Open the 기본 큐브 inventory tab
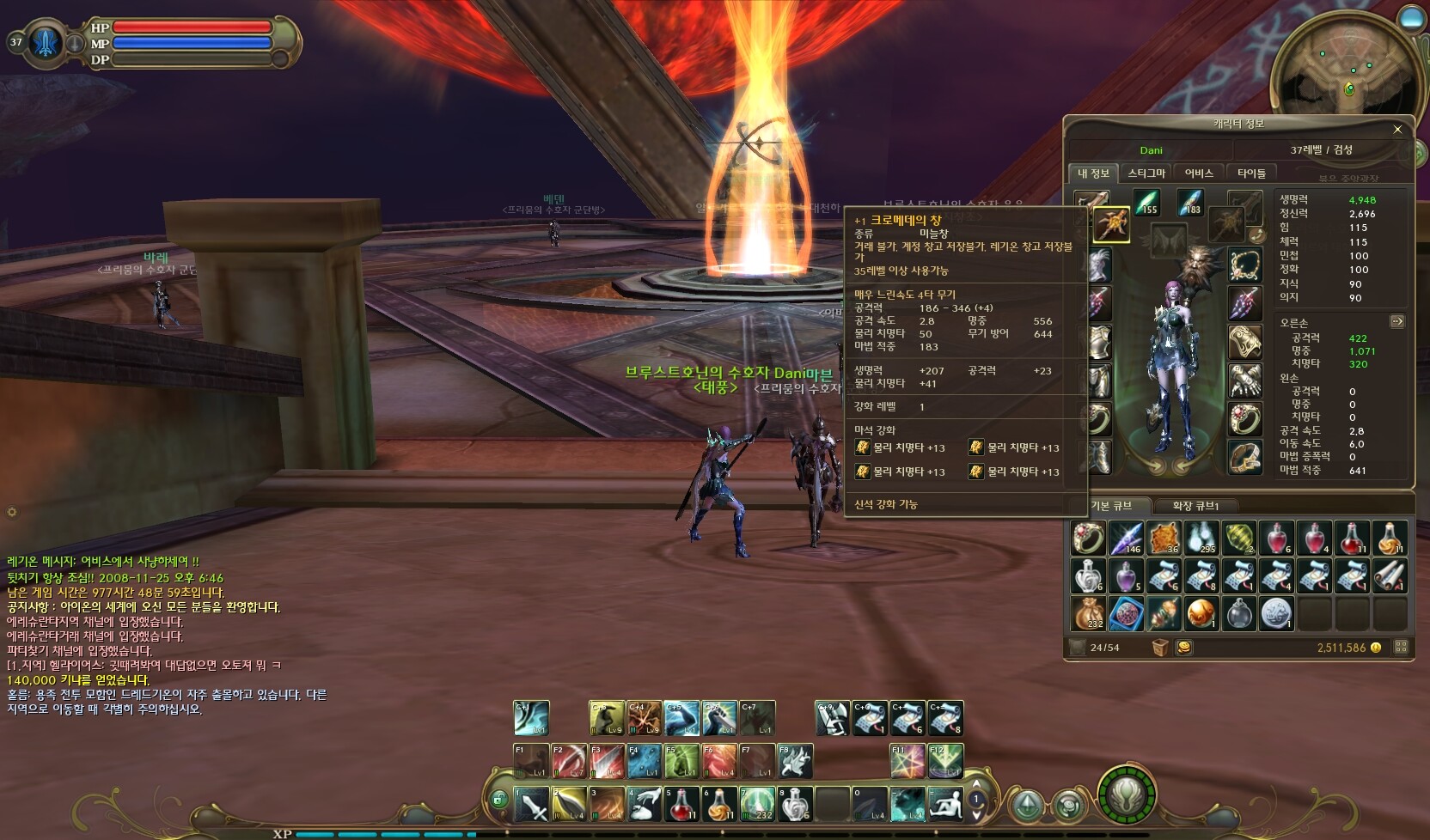This screenshot has height=840, width=1430. 1110,506
